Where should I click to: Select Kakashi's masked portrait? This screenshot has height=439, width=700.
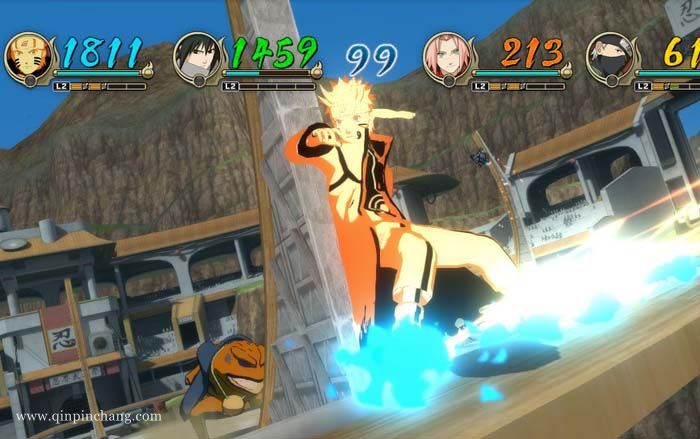click(609, 57)
